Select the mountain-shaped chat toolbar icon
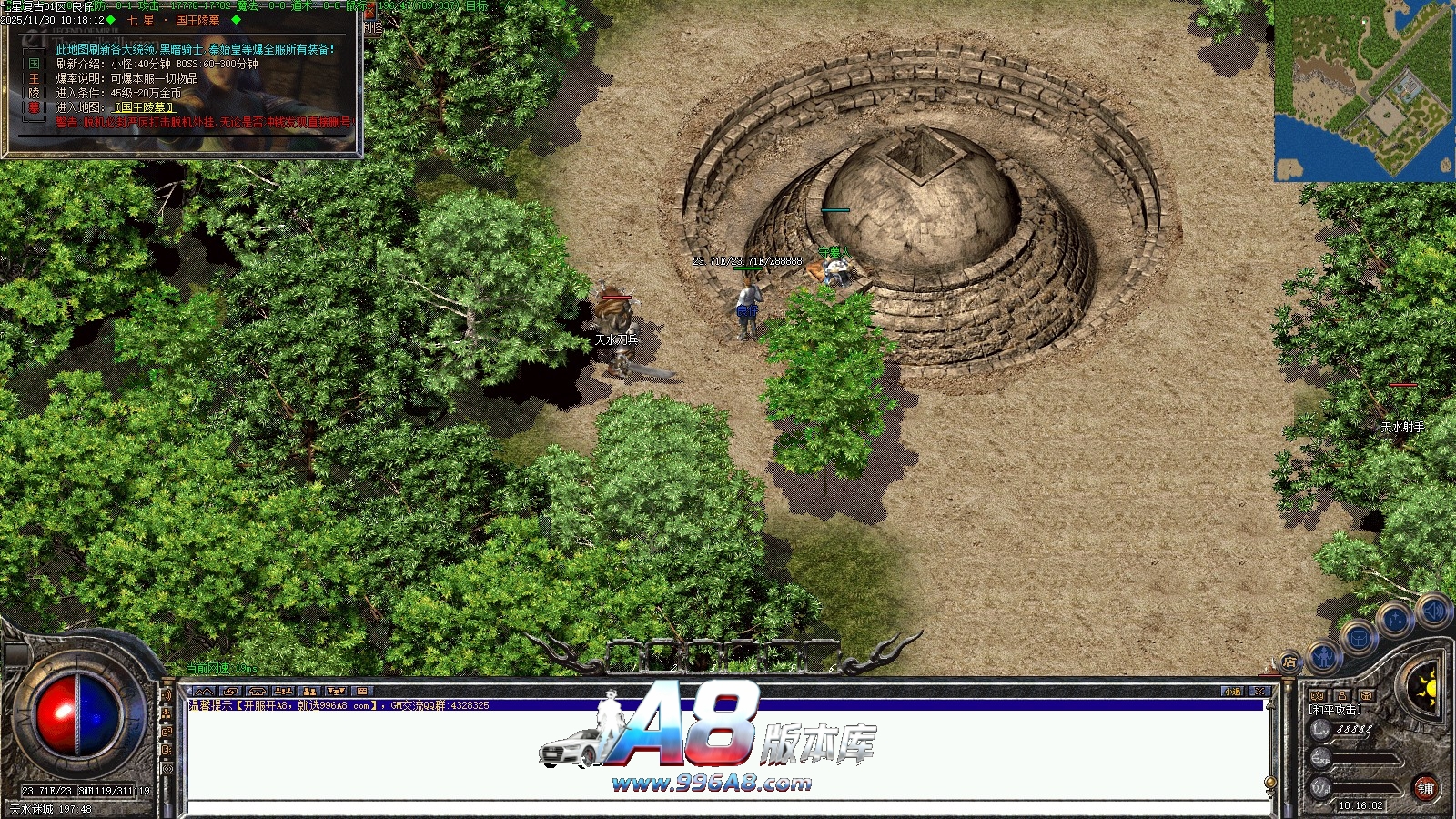Image resolution: width=1456 pixels, height=819 pixels. click(x=203, y=692)
